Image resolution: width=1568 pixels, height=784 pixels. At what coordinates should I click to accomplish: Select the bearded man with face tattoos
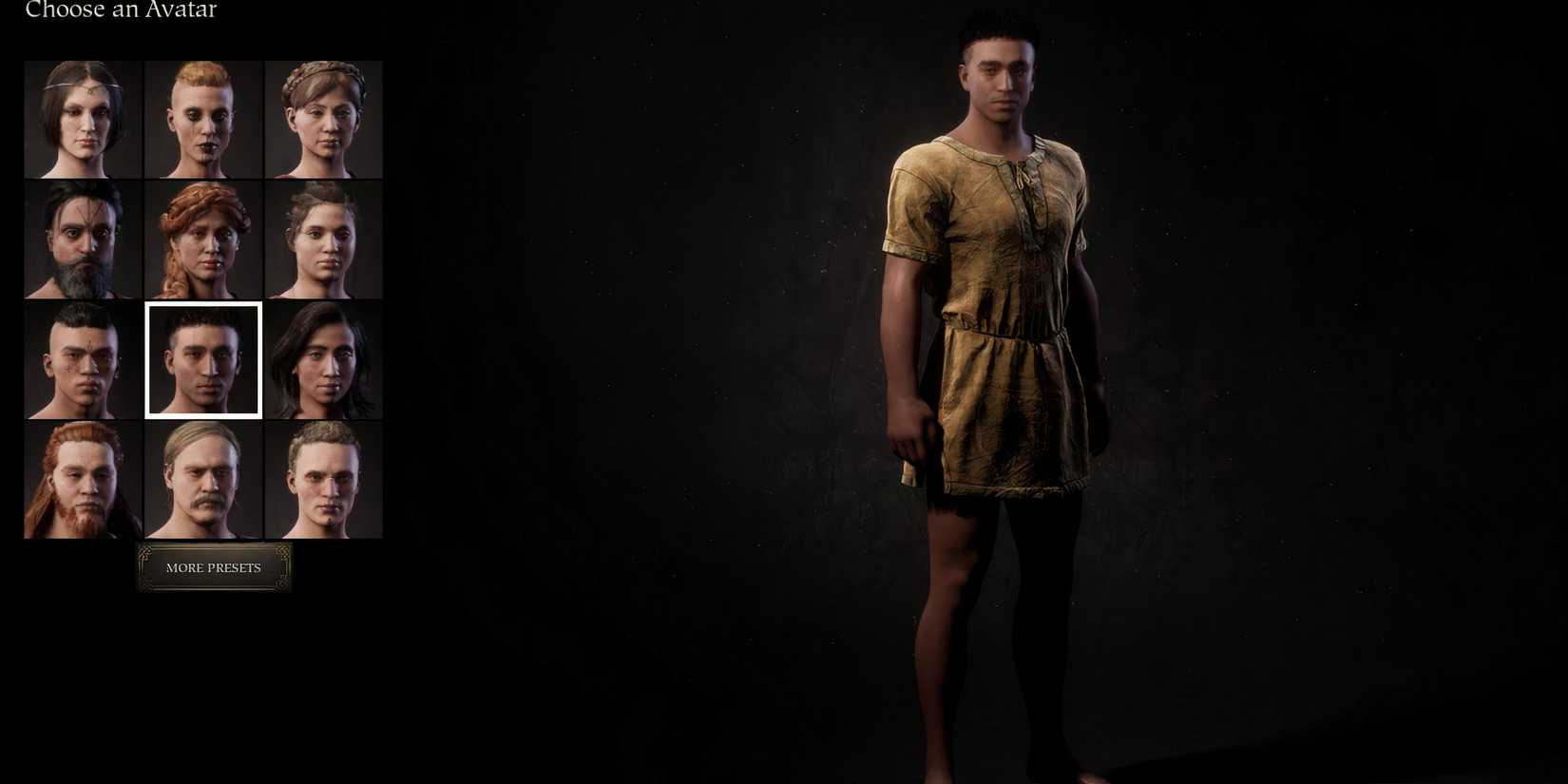click(x=81, y=239)
